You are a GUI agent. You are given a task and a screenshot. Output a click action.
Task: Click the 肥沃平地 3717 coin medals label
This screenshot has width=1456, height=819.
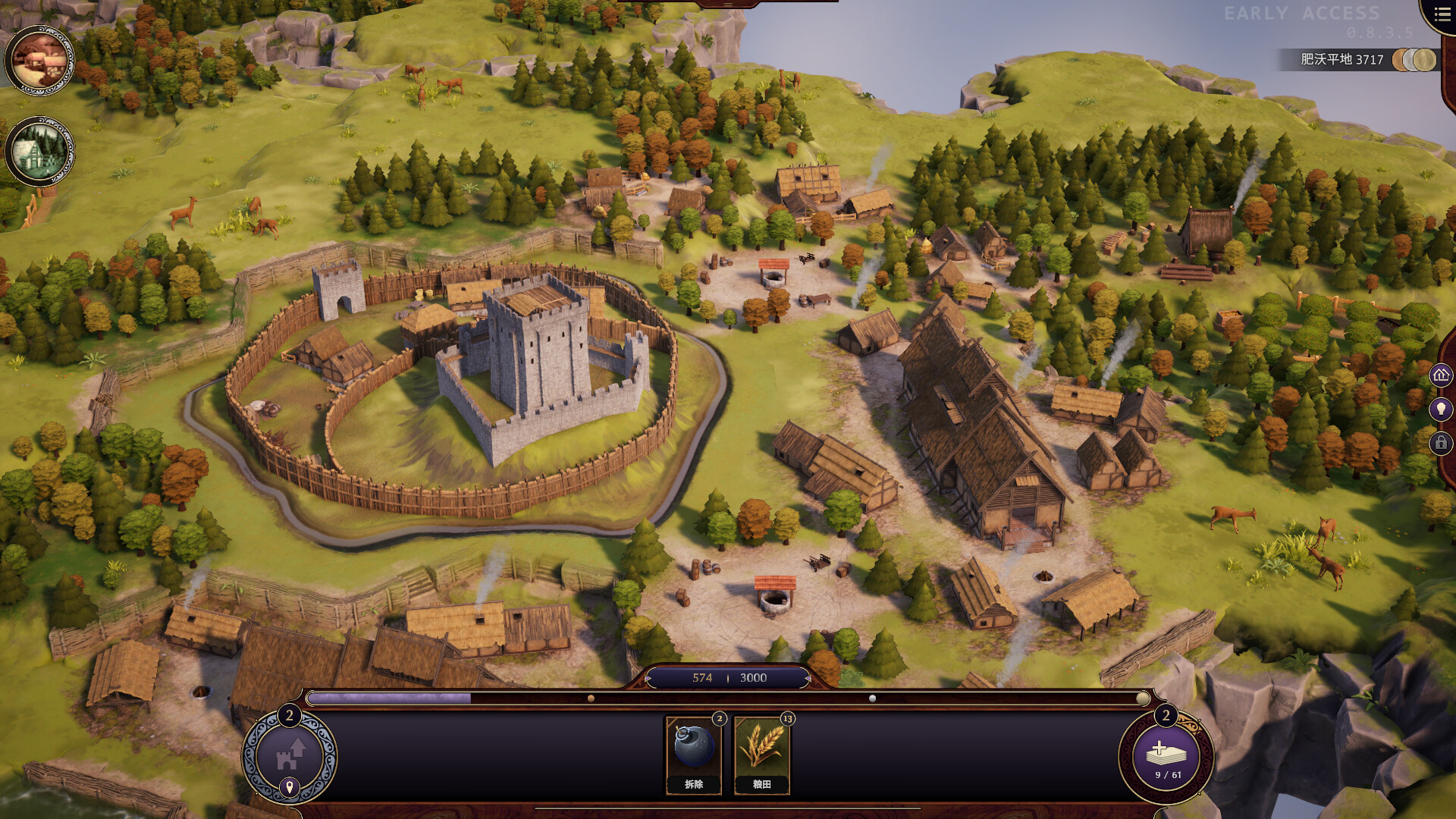click(x=1357, y=59)
